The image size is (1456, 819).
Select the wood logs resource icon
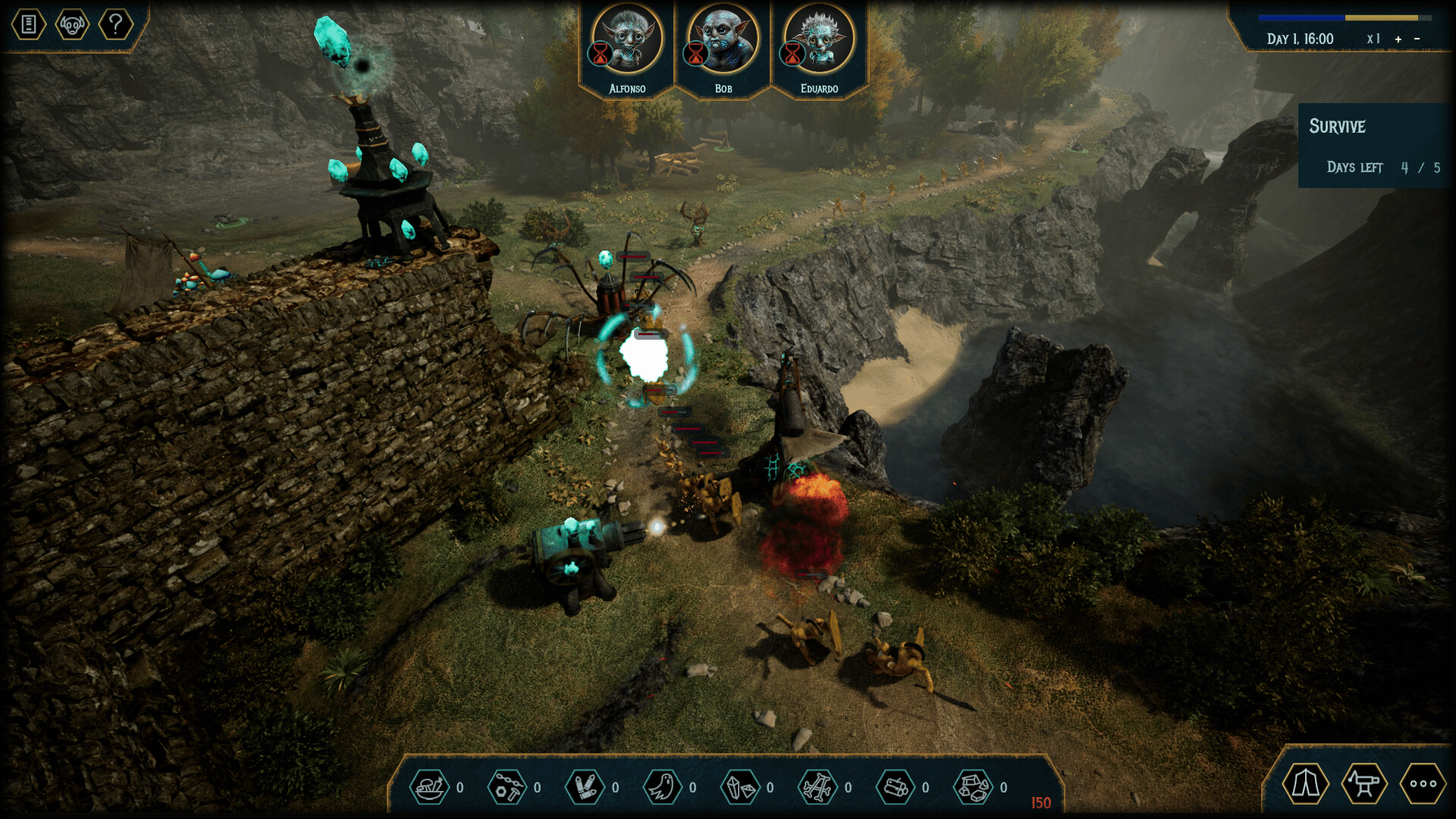[x=896, y=787]
